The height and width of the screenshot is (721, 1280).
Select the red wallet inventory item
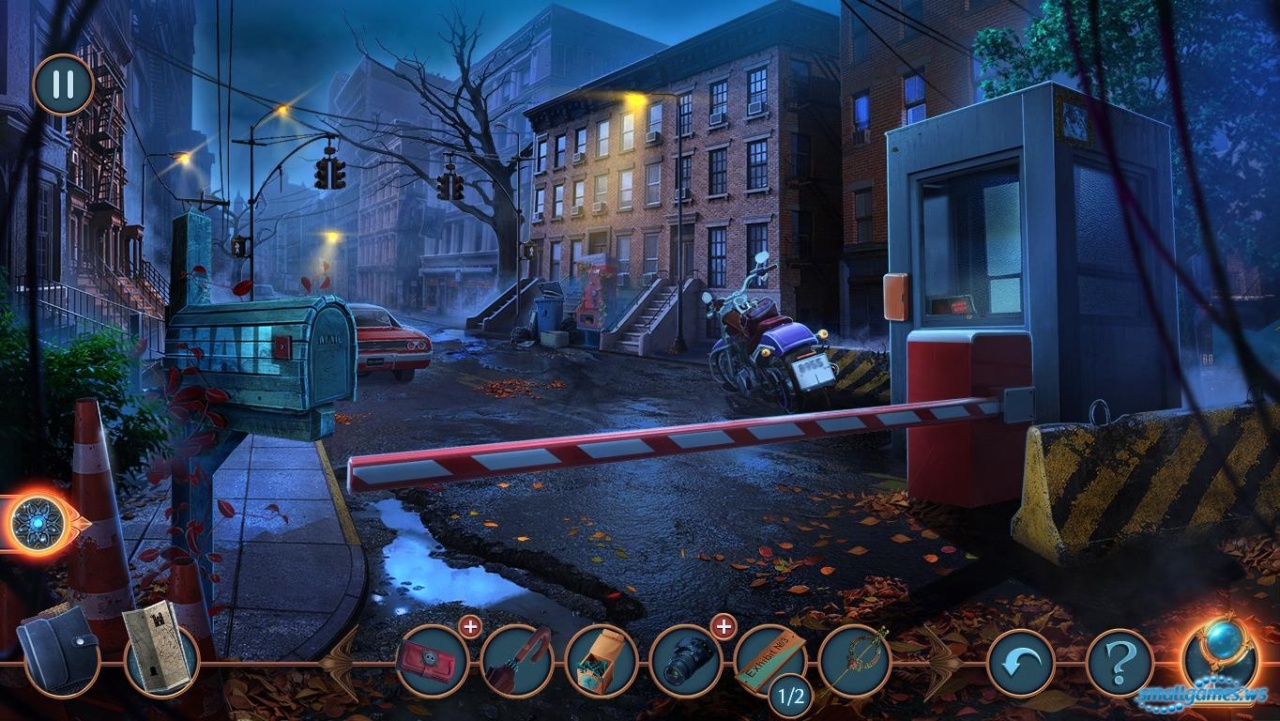tap(432, 661)
